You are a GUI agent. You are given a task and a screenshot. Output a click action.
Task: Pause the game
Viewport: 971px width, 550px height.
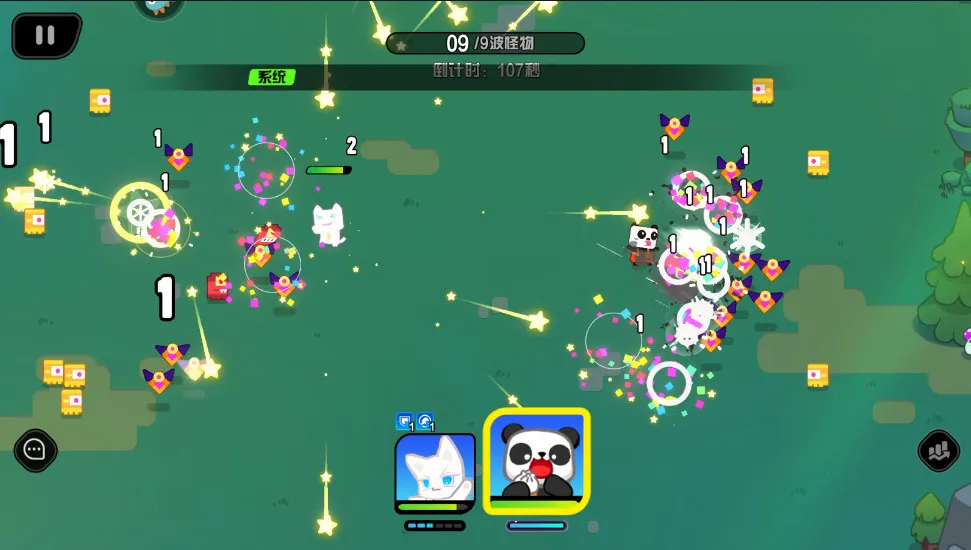tap(46, 35)
